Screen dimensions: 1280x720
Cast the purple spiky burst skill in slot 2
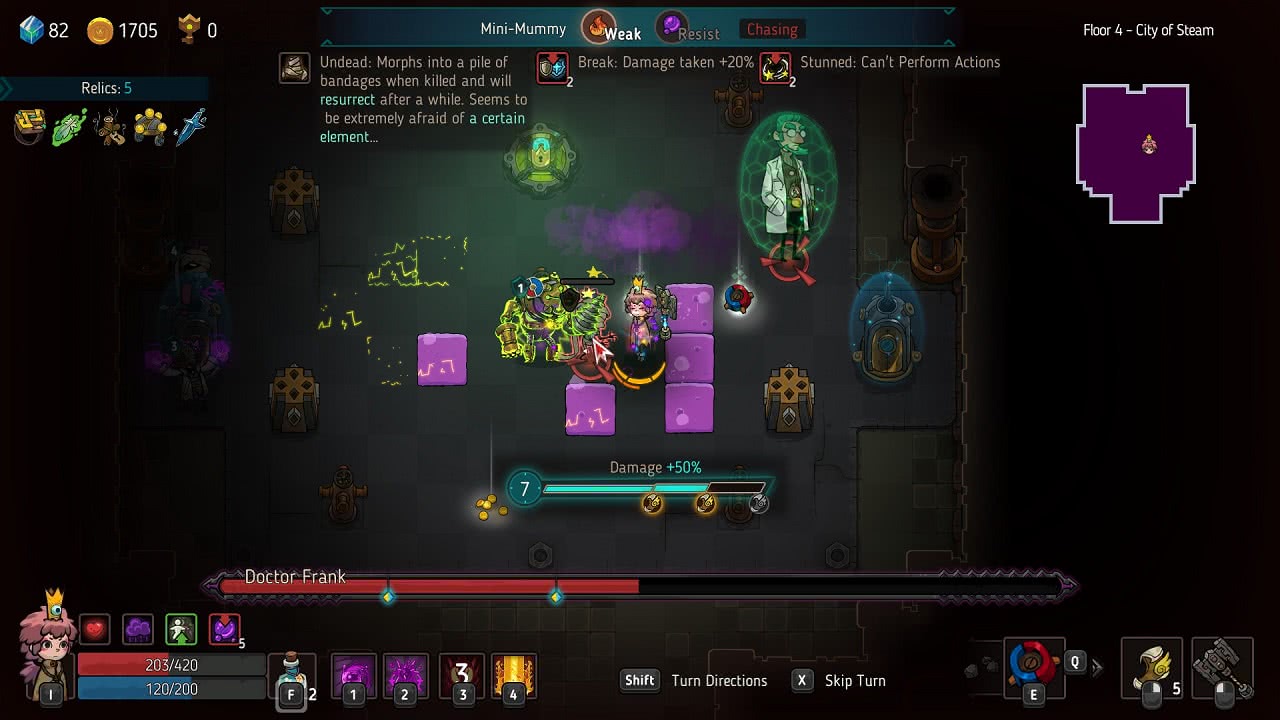[x=405, y=675]
